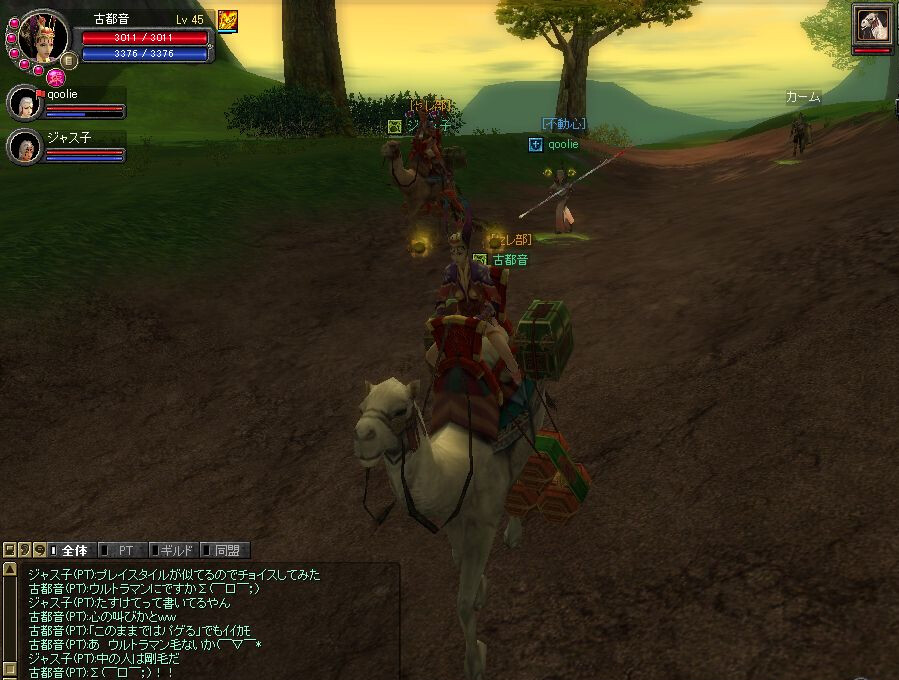Click the pink kanji badge under the portrait
The width and height of the screenshot is (899, 680).
[x=55, y=76]
